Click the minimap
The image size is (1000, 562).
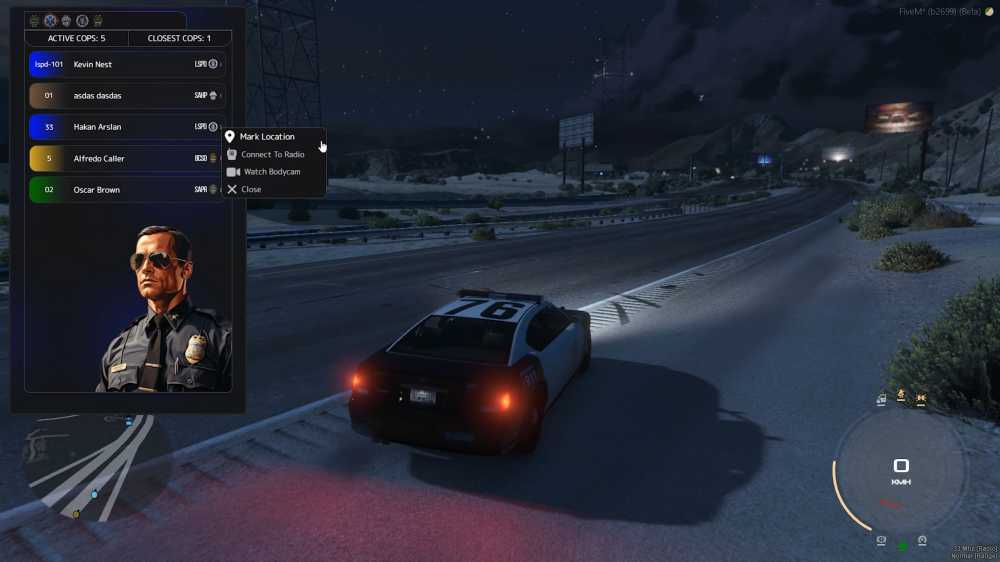(88, 465)
